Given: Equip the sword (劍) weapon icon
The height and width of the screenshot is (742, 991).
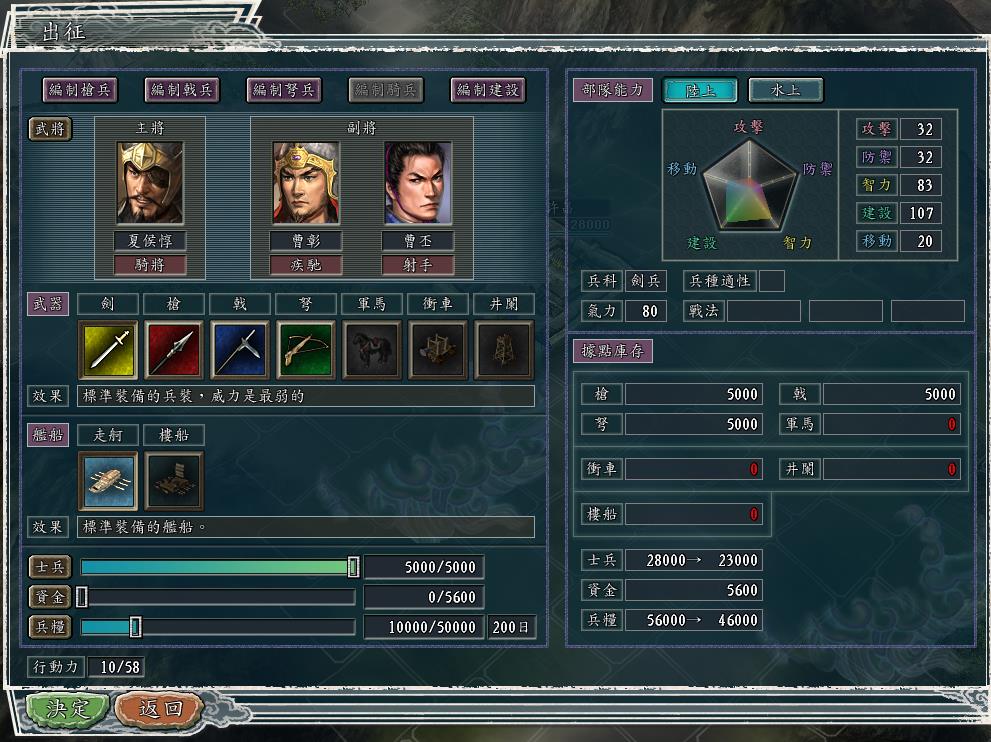Looking at the screenshot, I should pyautogui.click(x=108, y=350).
